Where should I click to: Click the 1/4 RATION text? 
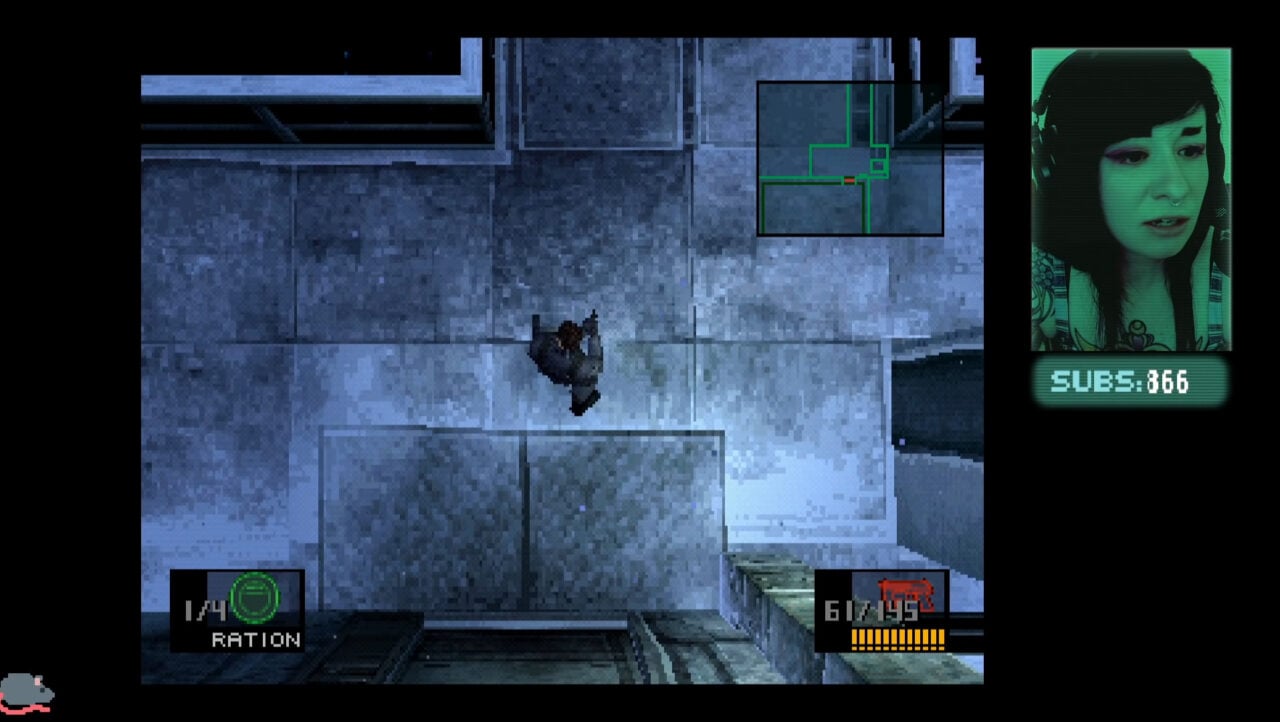(230, 625)
